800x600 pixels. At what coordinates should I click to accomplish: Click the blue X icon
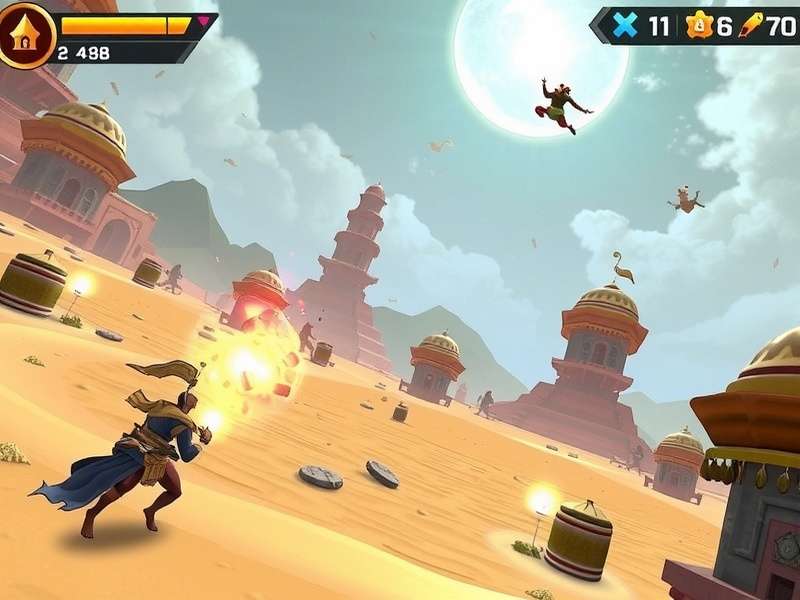pos(625,26)
